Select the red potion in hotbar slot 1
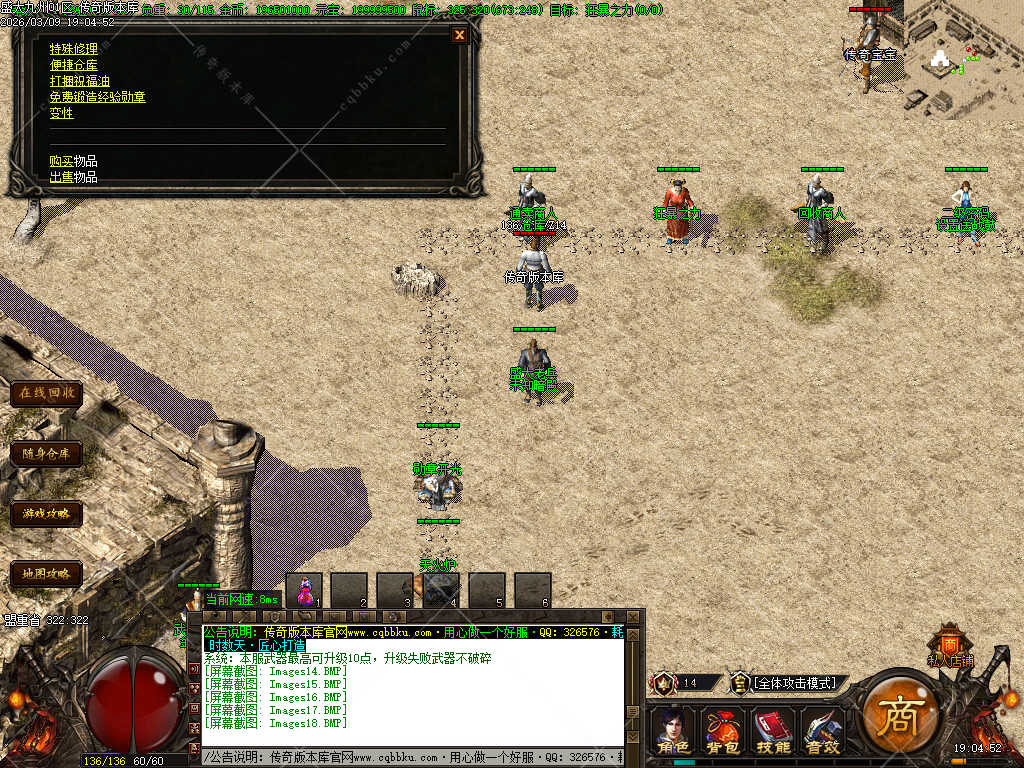Image resolution: width=1024 pixels, height=768 pixels. click(304, 590)
